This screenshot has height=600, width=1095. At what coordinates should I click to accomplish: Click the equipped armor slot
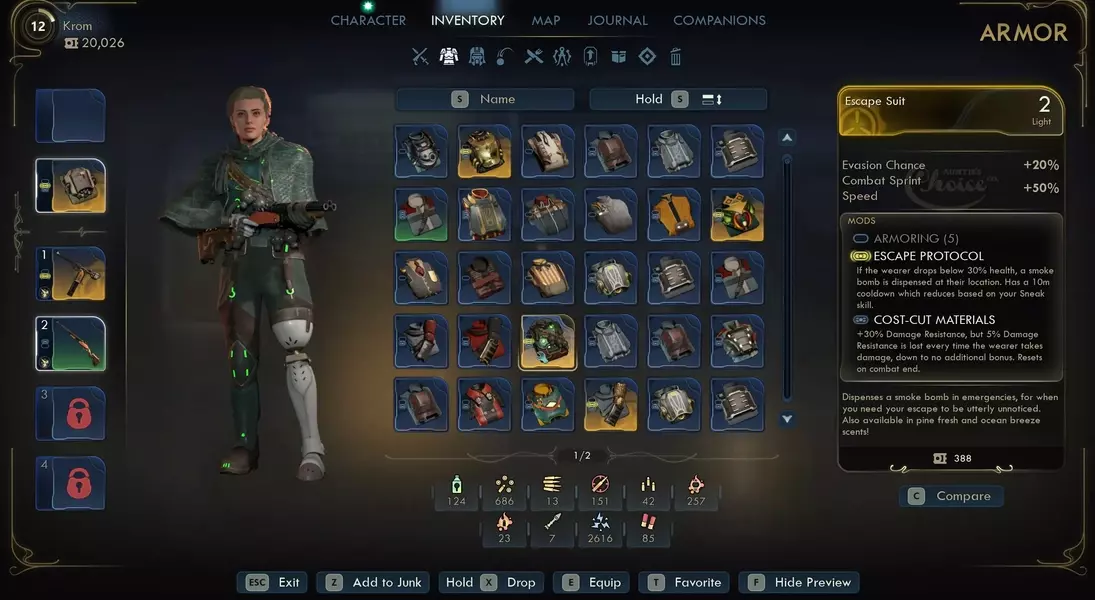pos(70,186)
